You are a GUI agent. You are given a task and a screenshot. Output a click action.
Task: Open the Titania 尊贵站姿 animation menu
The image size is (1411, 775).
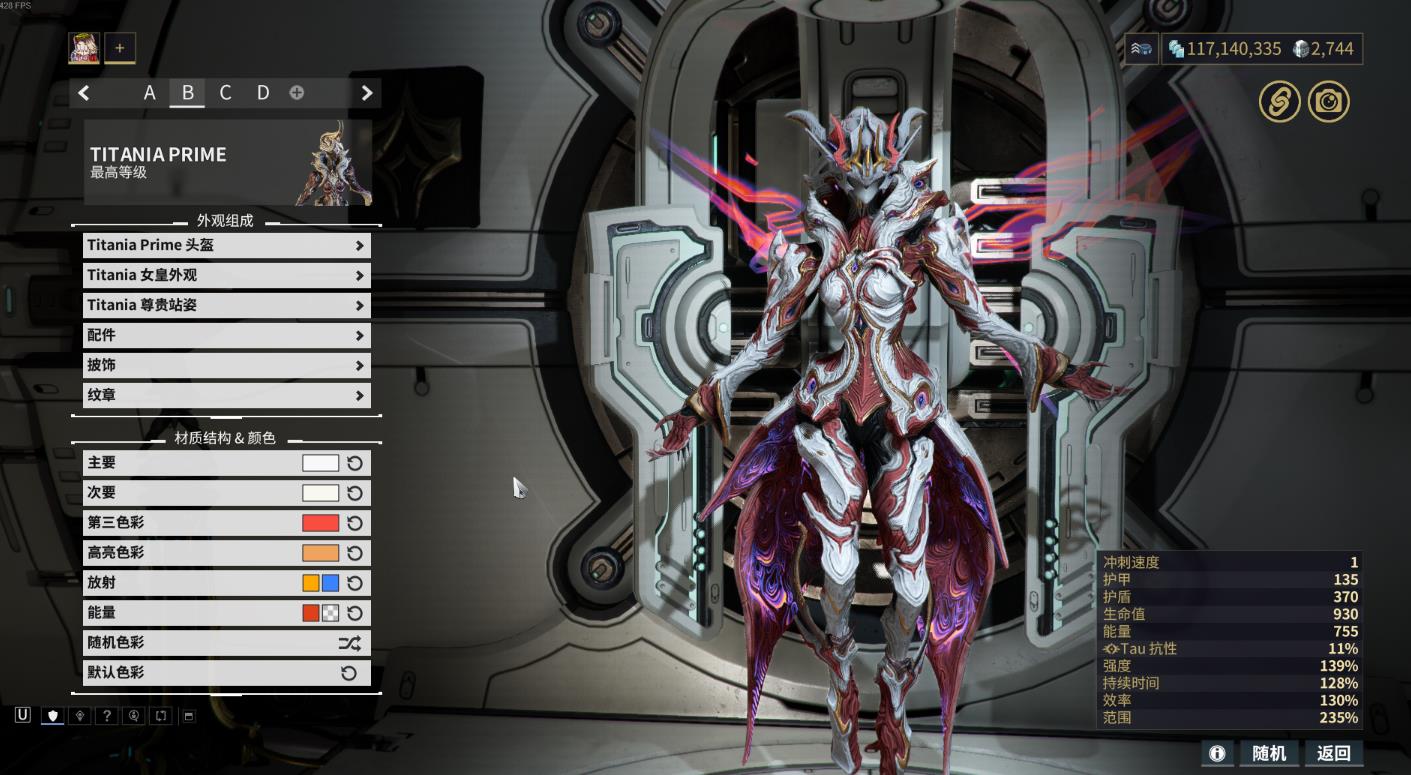(x=226, y=305)
